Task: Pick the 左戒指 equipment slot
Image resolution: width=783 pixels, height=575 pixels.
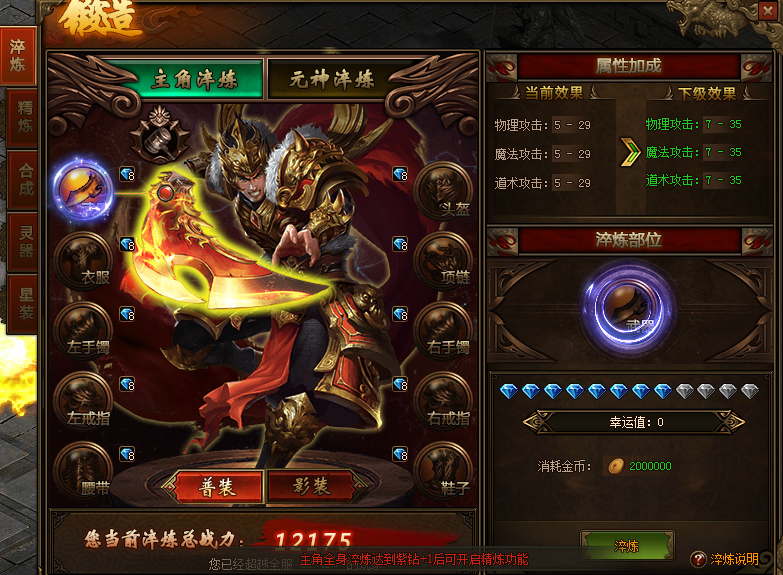Action: pos(82,400)
